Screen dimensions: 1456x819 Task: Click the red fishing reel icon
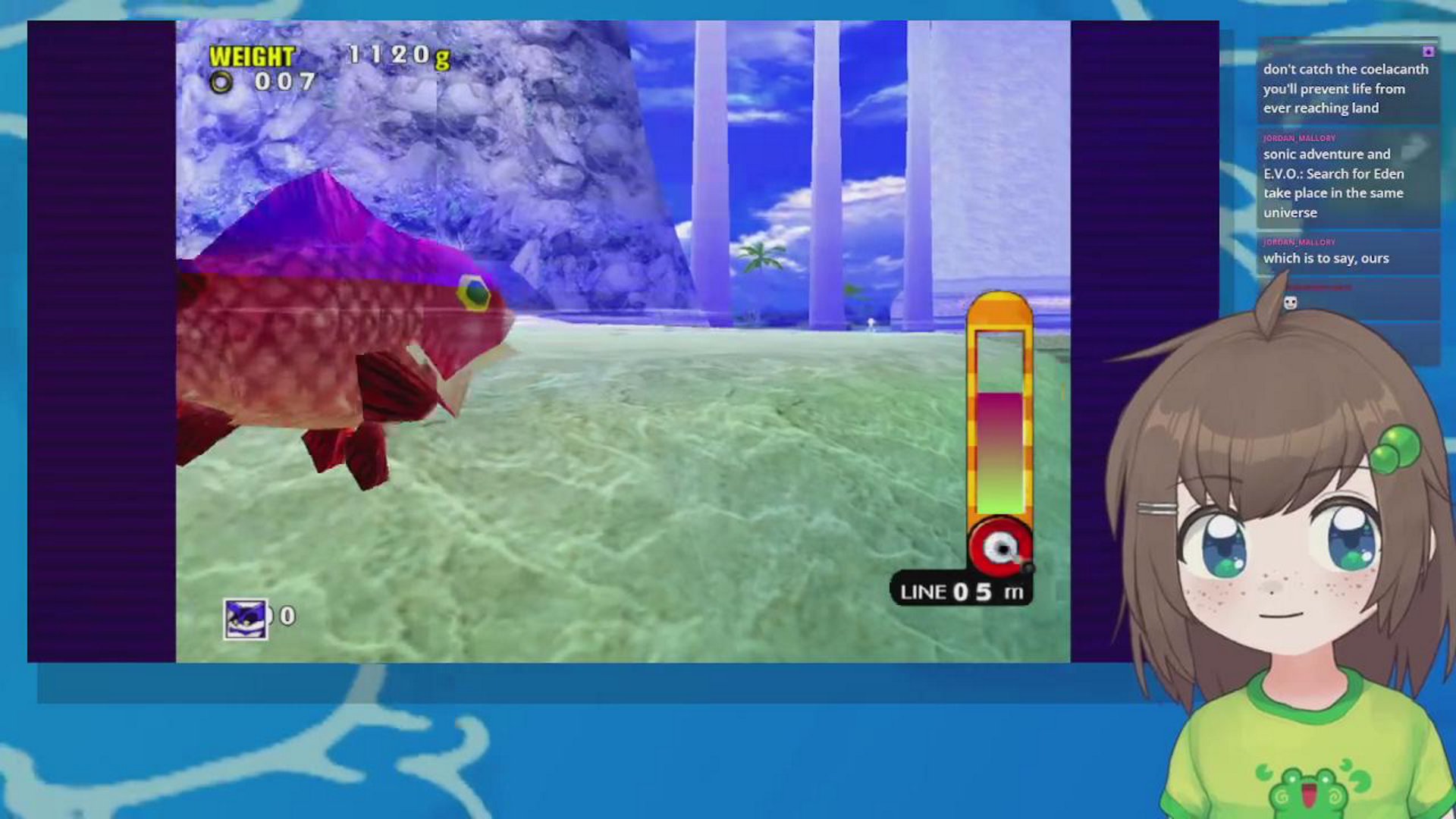1003,547
